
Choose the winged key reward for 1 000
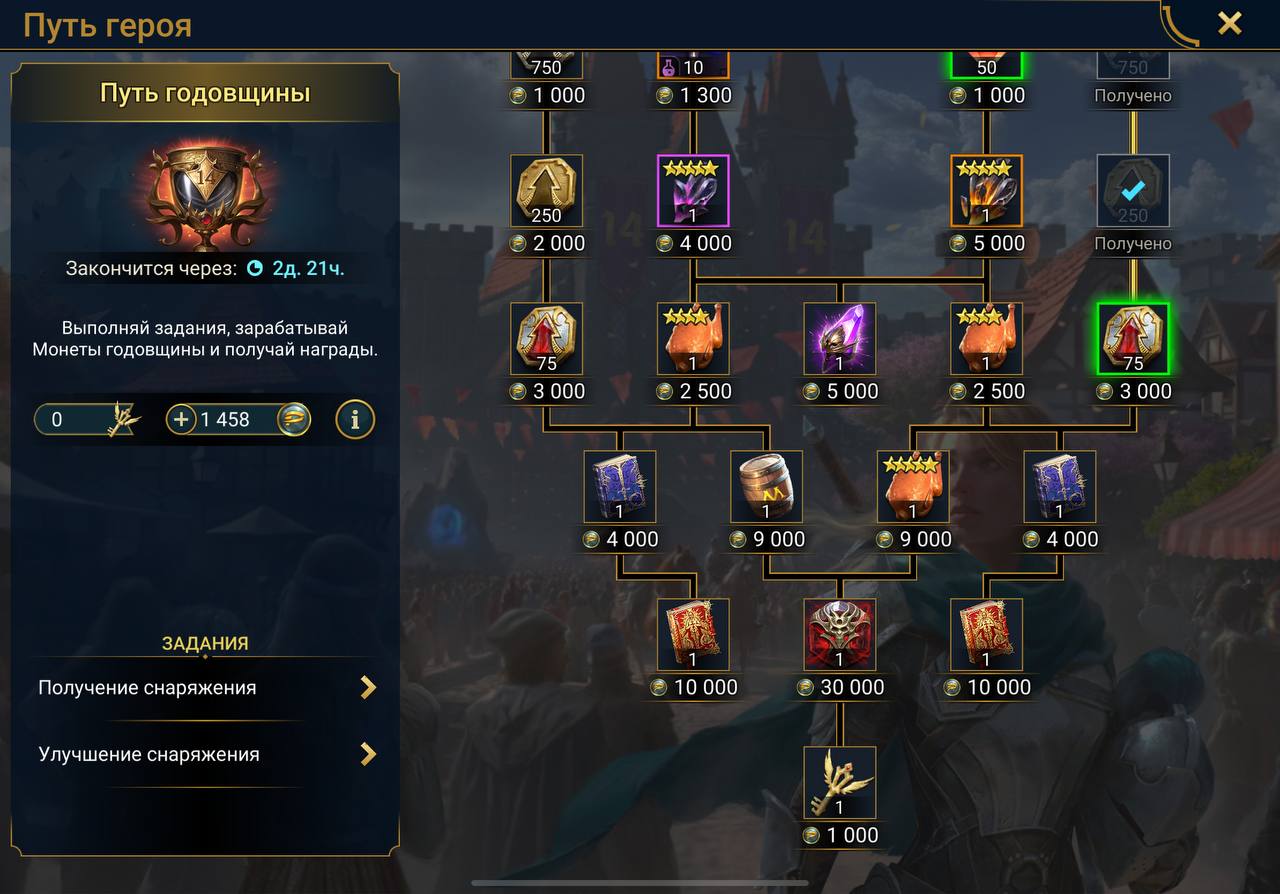[x=840, y=783]
